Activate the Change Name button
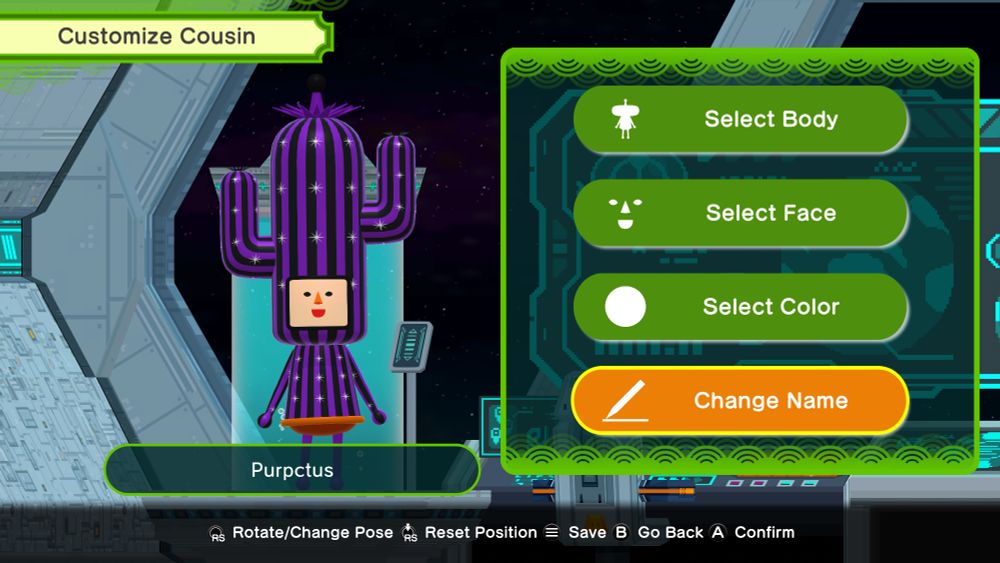1000x563 pixels. click(740, 401)
